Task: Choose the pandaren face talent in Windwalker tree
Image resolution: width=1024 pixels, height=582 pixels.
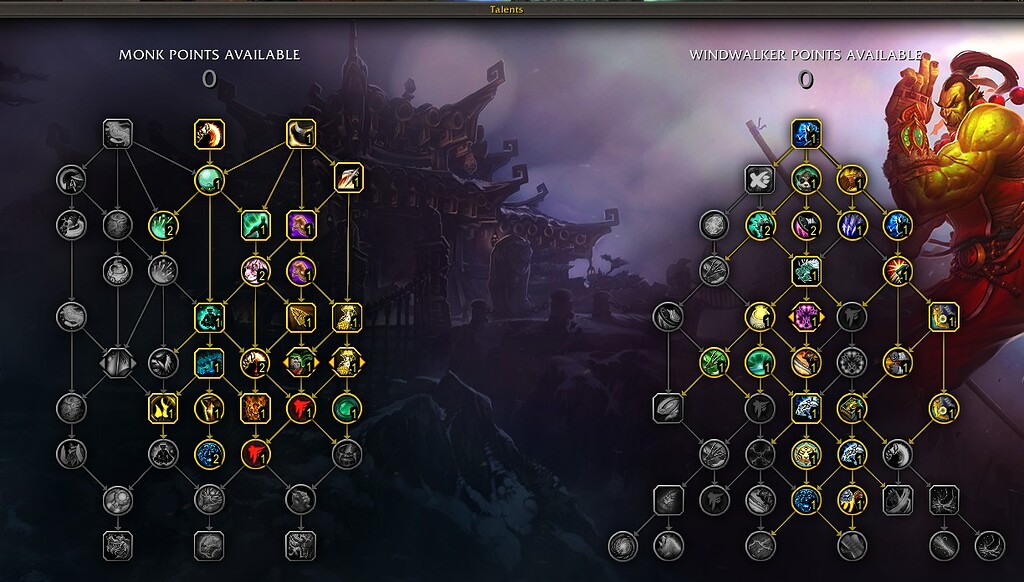Action: coord(806,179)
